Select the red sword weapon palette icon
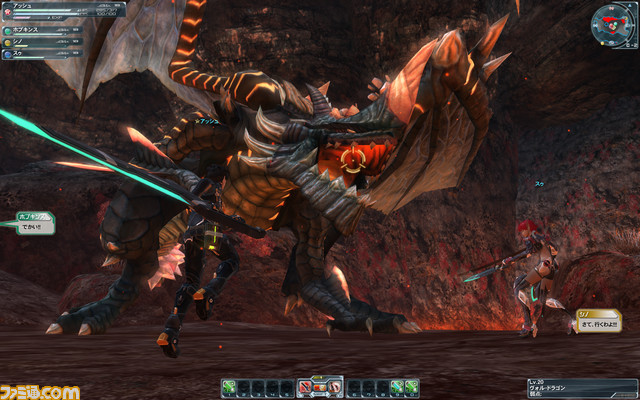The height and width of the screenshot is (400, 640). coord(305,386)
